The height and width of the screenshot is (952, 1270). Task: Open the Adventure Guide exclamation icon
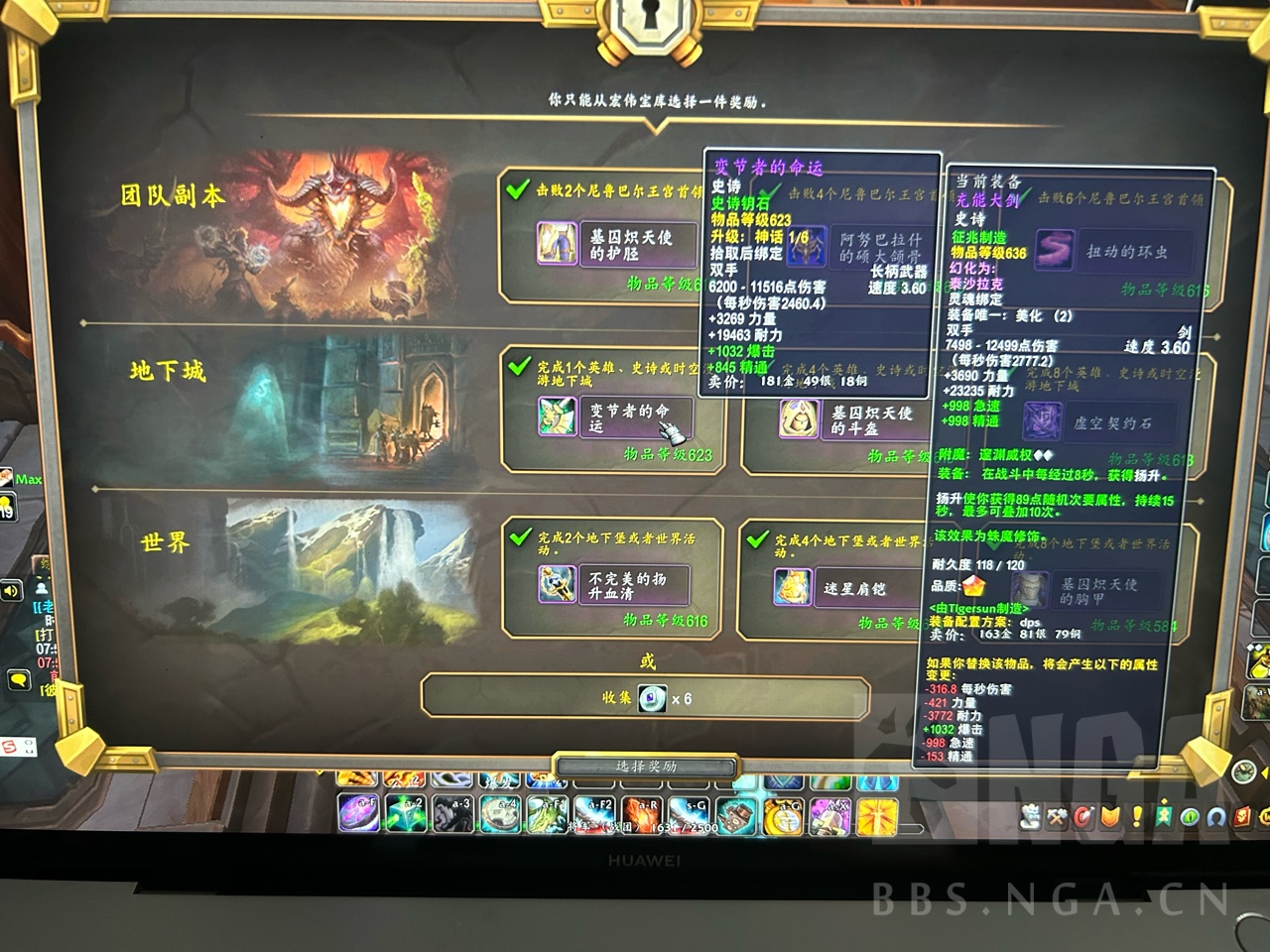(x=1137, y=816)
